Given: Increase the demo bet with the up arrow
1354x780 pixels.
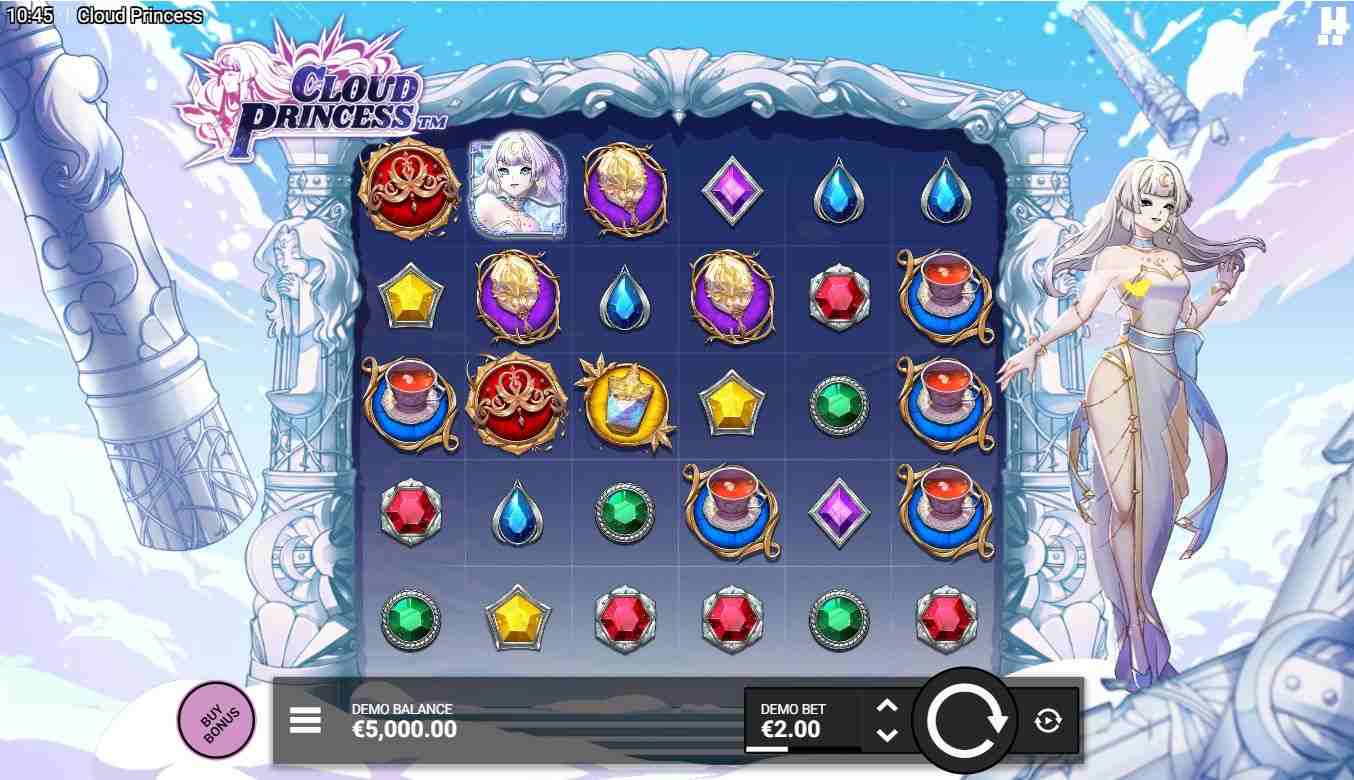Looking at the screenshot, I should 886,706.
